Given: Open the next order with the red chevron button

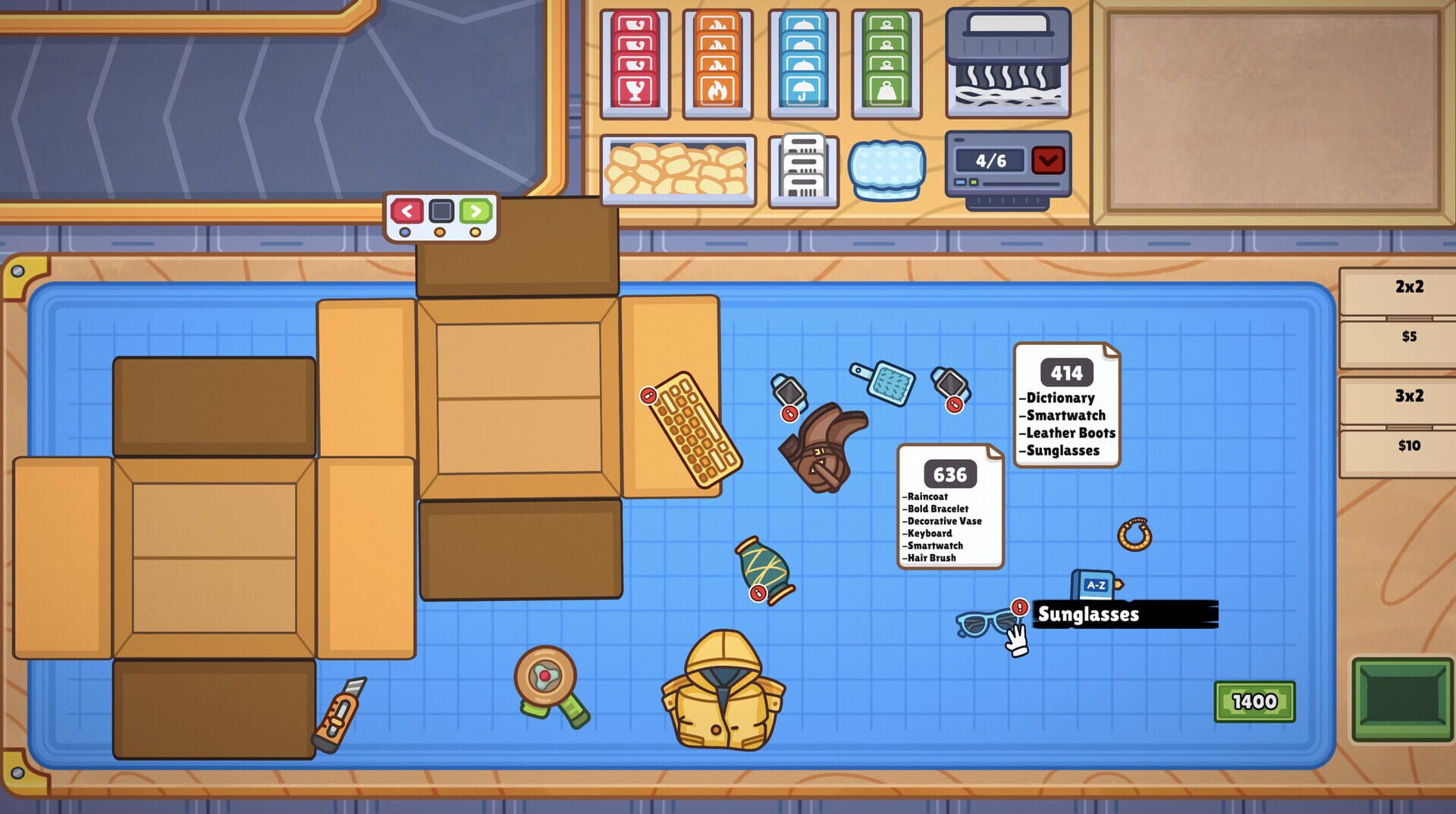Looking at the screenshot, I should (x=1049, y=160).
